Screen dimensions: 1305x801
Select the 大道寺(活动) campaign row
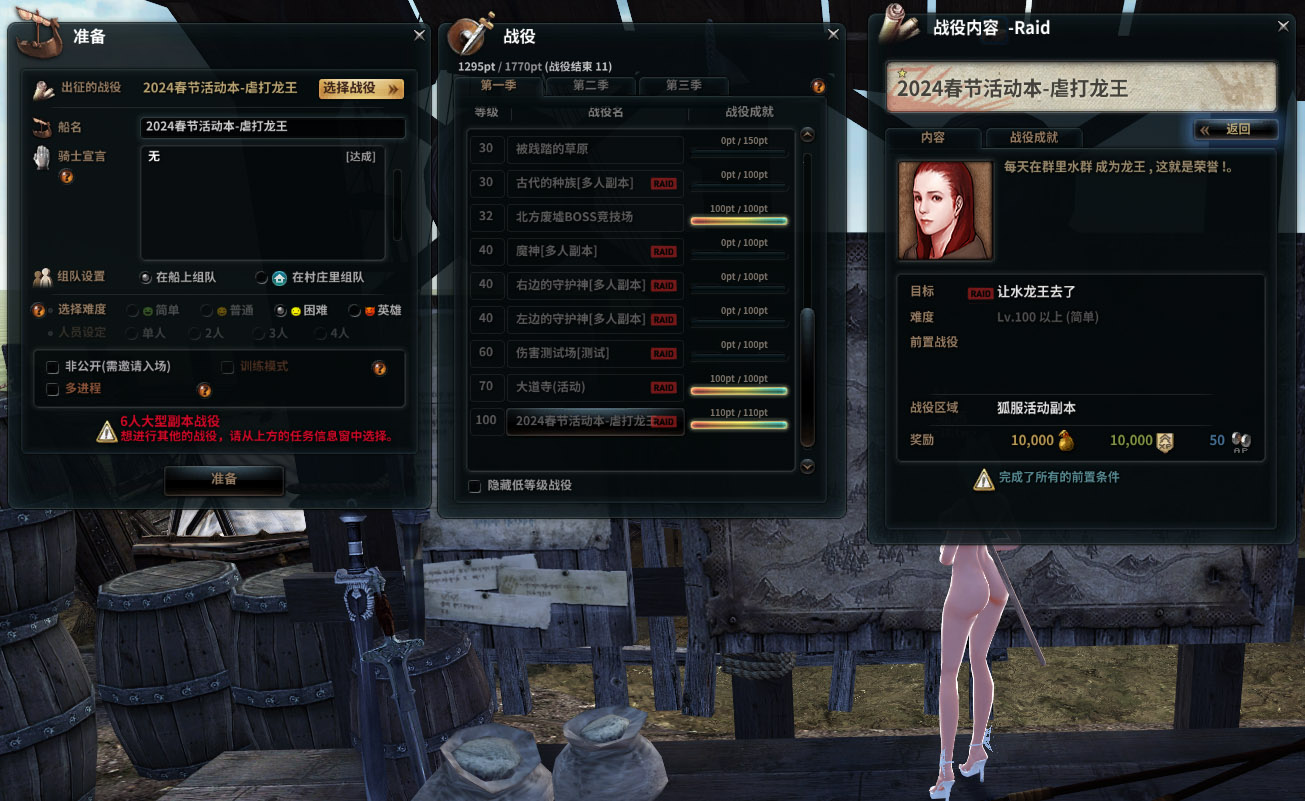coord(594,387)
